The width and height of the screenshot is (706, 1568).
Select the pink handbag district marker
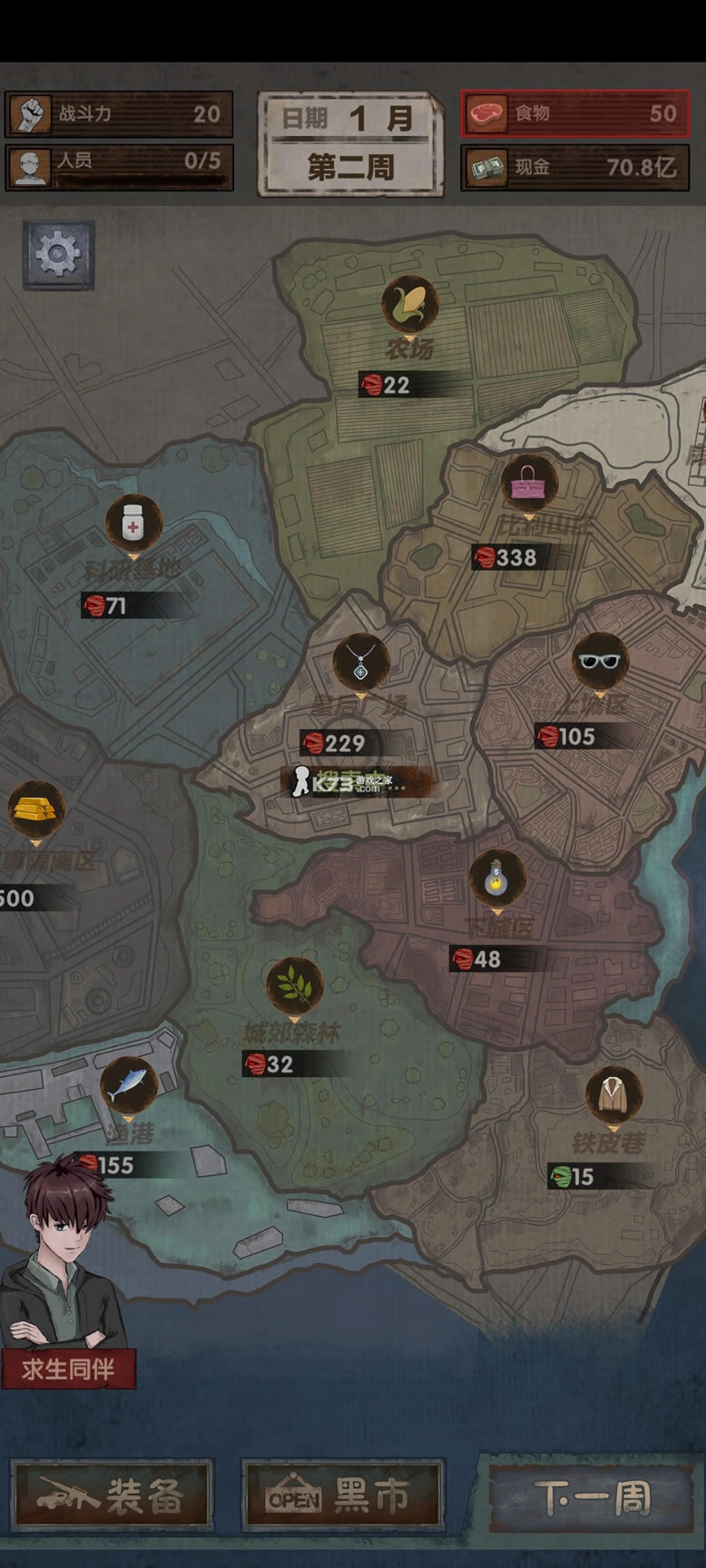tap(529, 481)
